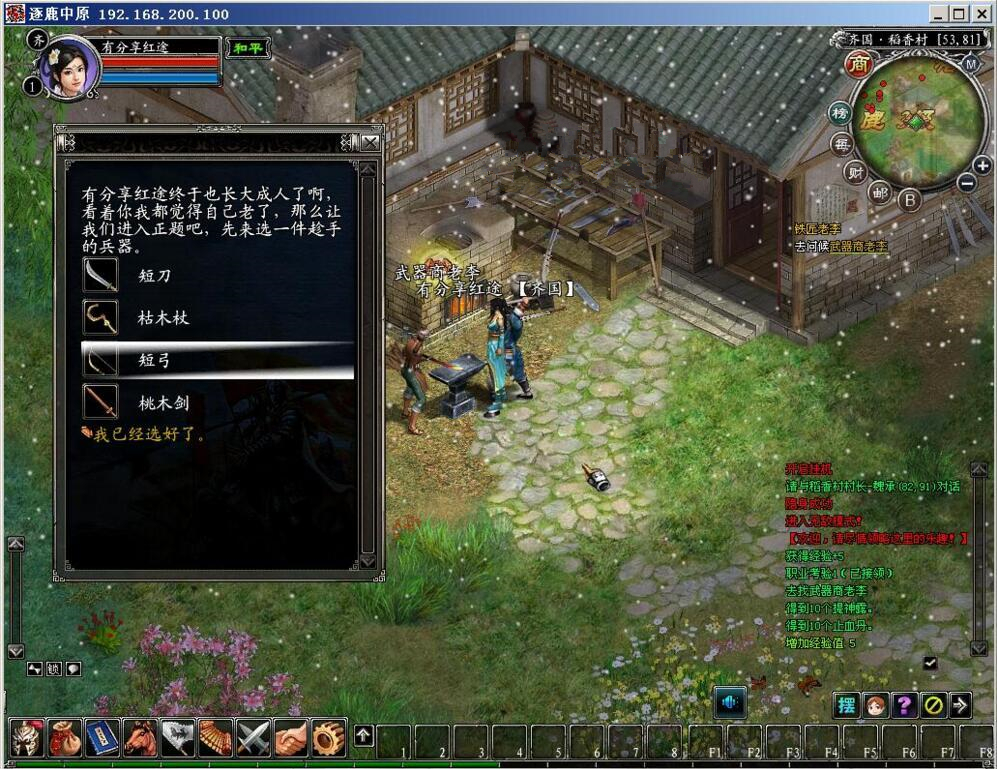This screenshot has height=769, width=997.
Task: Zoom in the minimap with plus
Action: click(982, 165)
